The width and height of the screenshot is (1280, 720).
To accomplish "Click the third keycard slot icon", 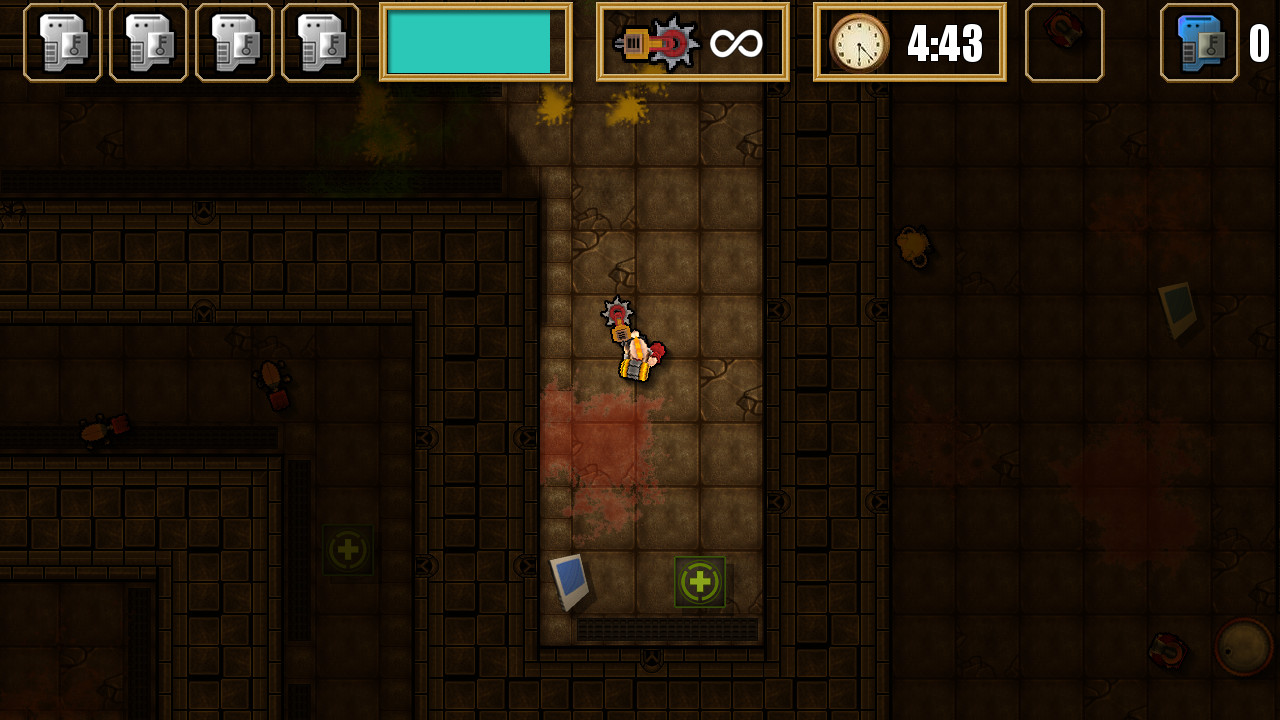I will tap(233, 41).
